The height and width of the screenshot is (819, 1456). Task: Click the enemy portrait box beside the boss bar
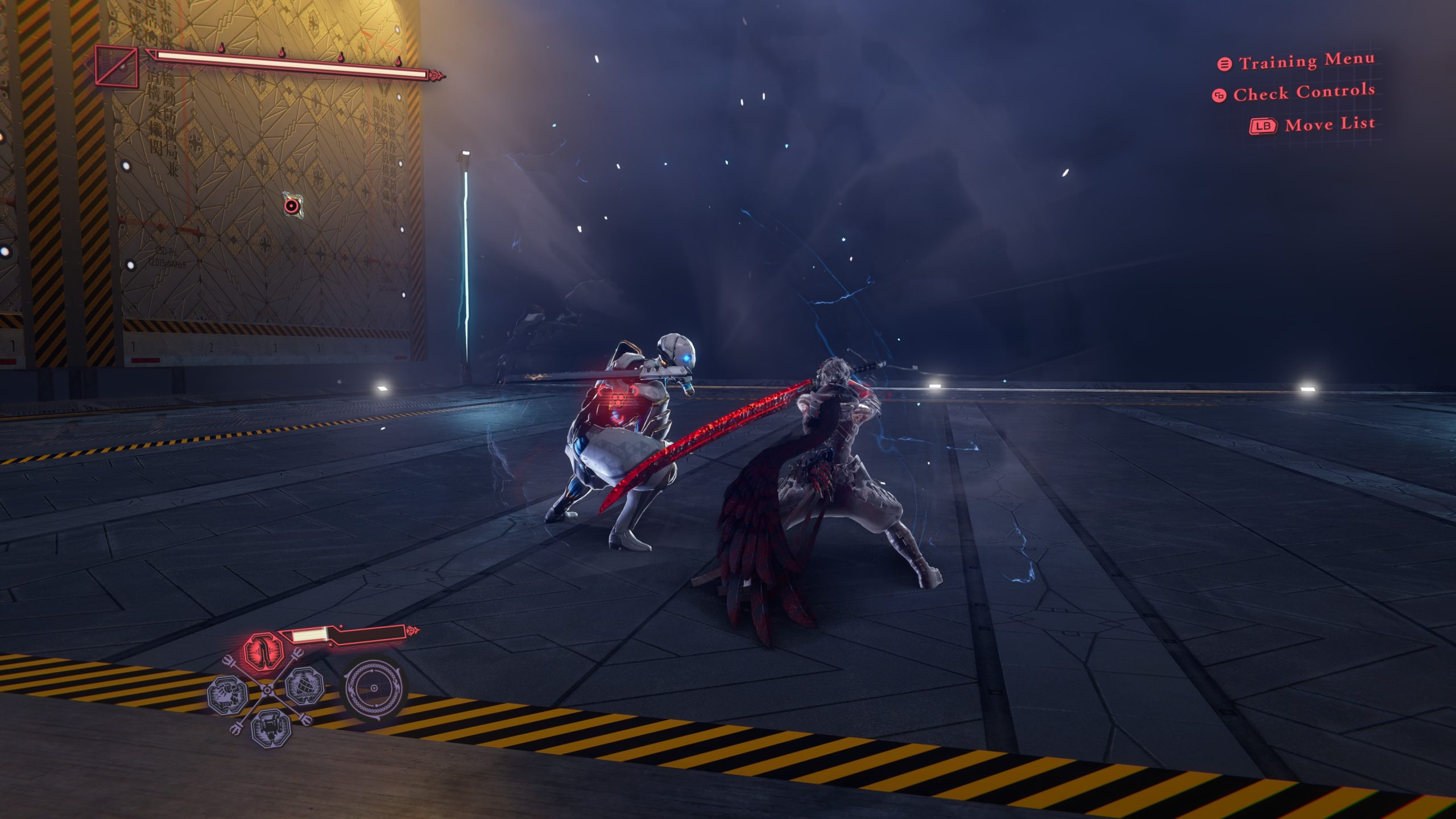tap(116, 67)
